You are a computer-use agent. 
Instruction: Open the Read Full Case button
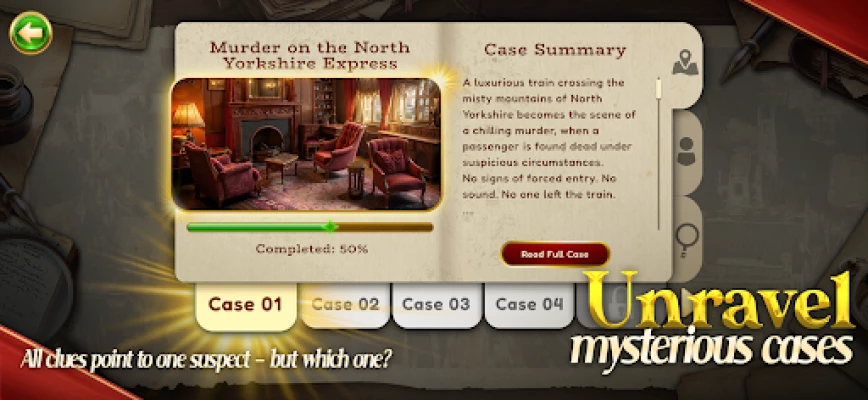555,254
